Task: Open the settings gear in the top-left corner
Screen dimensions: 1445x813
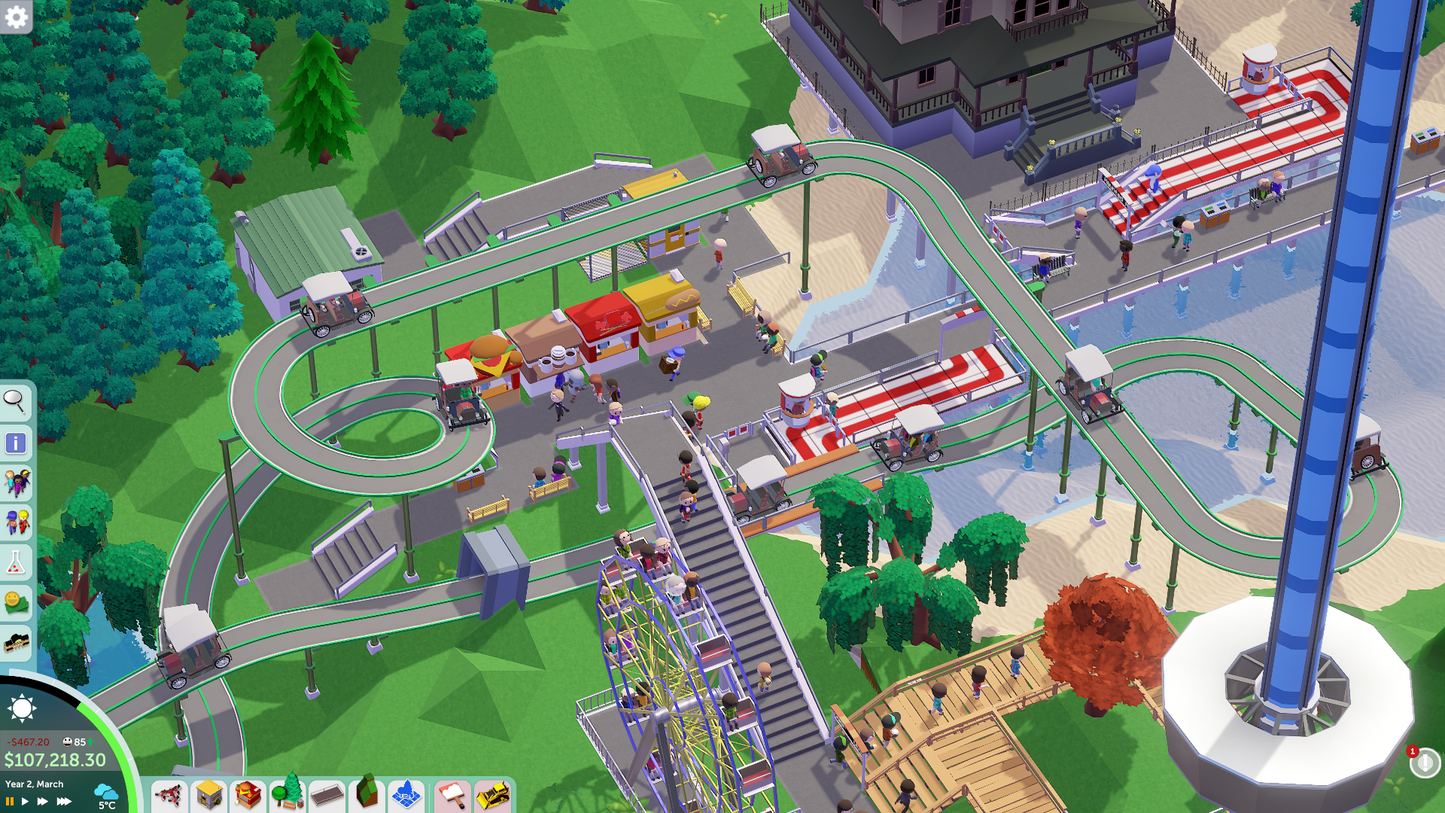Action: 15,16
